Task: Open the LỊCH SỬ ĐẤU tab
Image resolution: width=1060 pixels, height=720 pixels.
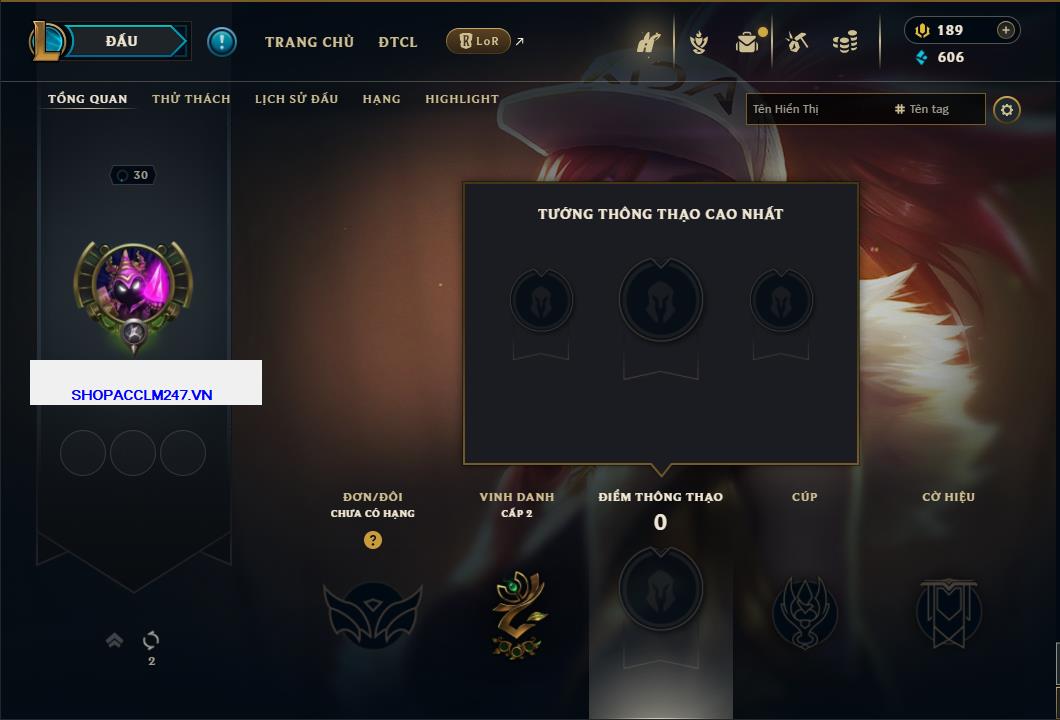Action: (x=296, y=99)
